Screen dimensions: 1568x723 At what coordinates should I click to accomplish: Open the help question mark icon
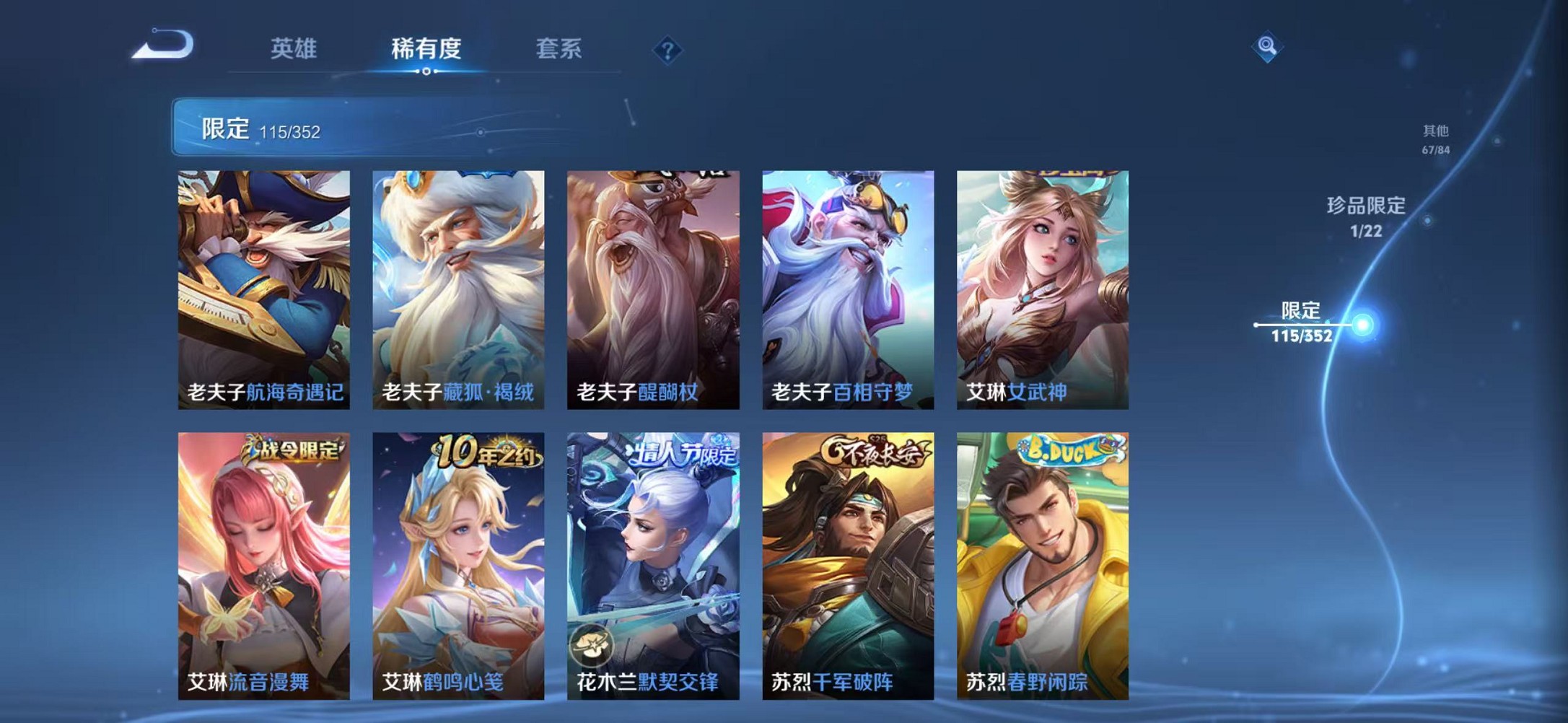[x=668, y=49]
